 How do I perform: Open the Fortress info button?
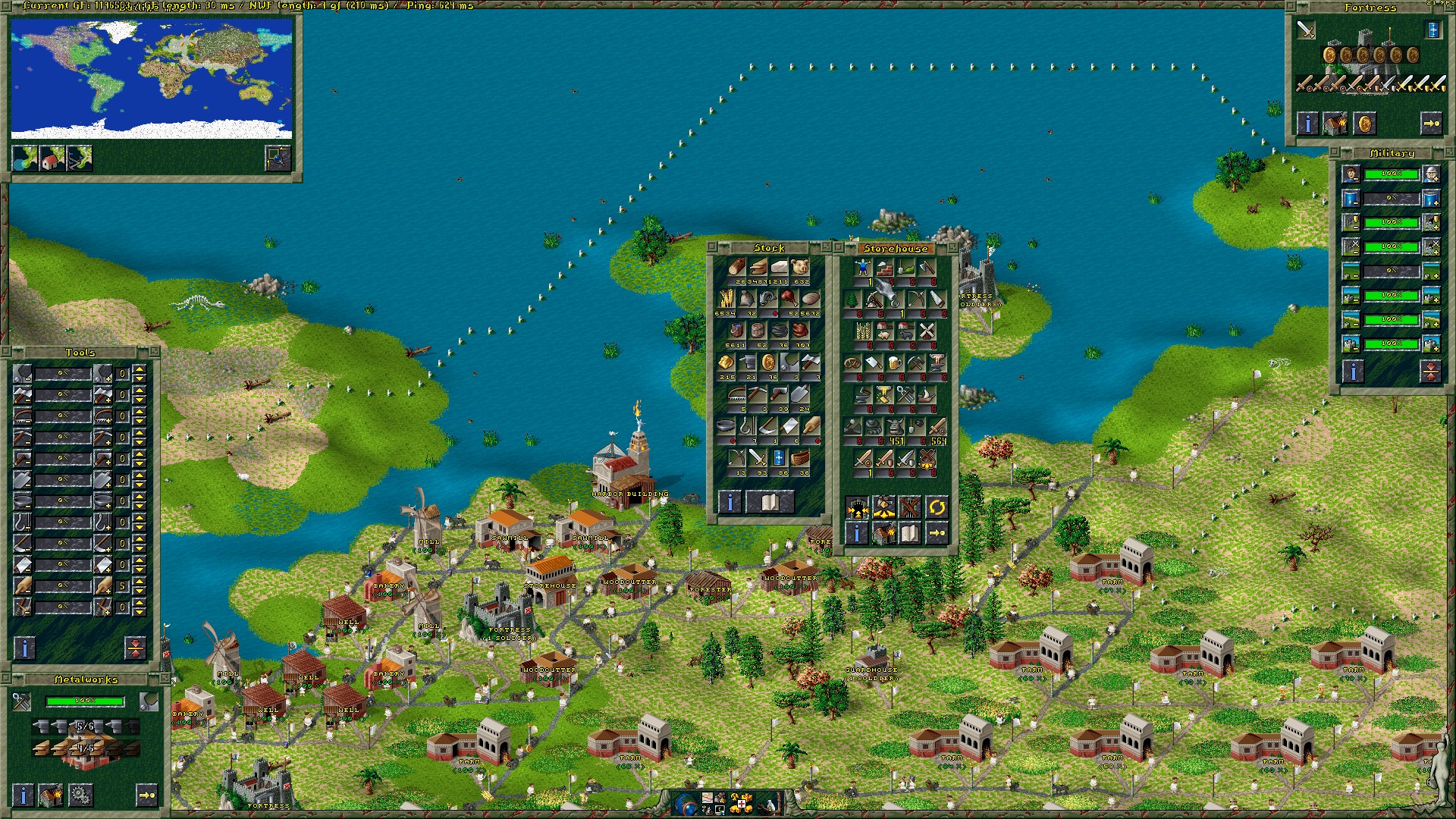[1308, 124]
